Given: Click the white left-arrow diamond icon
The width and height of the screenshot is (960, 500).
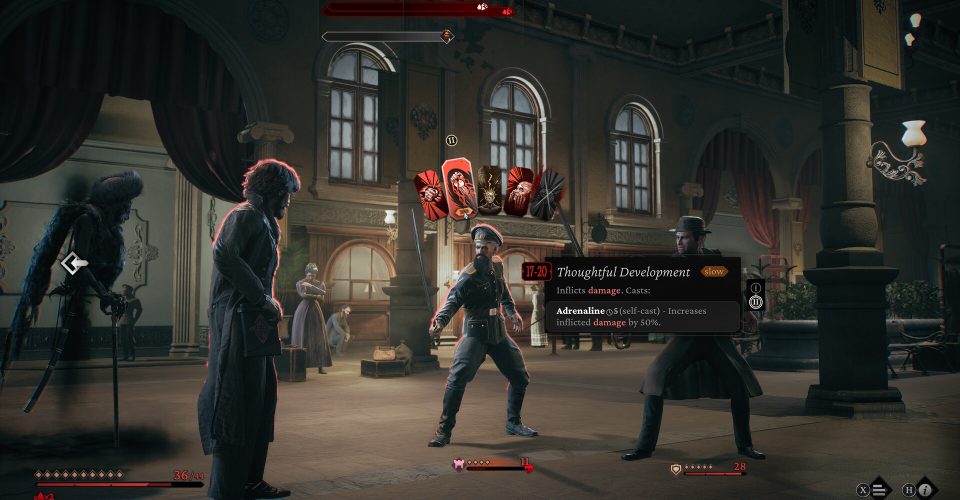Looking at the screenshot, I should tap(73, 264).
